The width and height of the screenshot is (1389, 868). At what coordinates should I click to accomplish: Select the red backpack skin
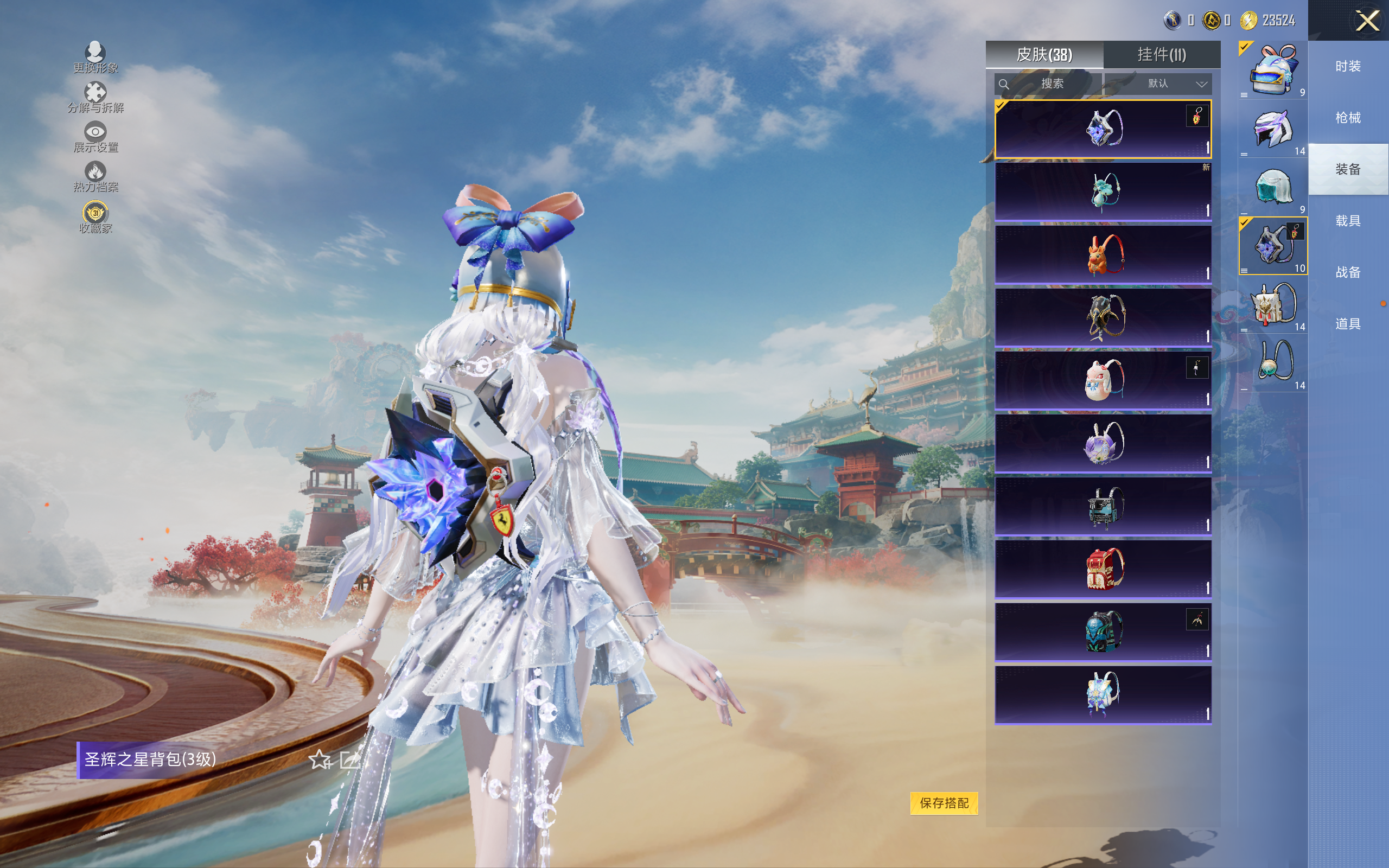(1103, 569)
